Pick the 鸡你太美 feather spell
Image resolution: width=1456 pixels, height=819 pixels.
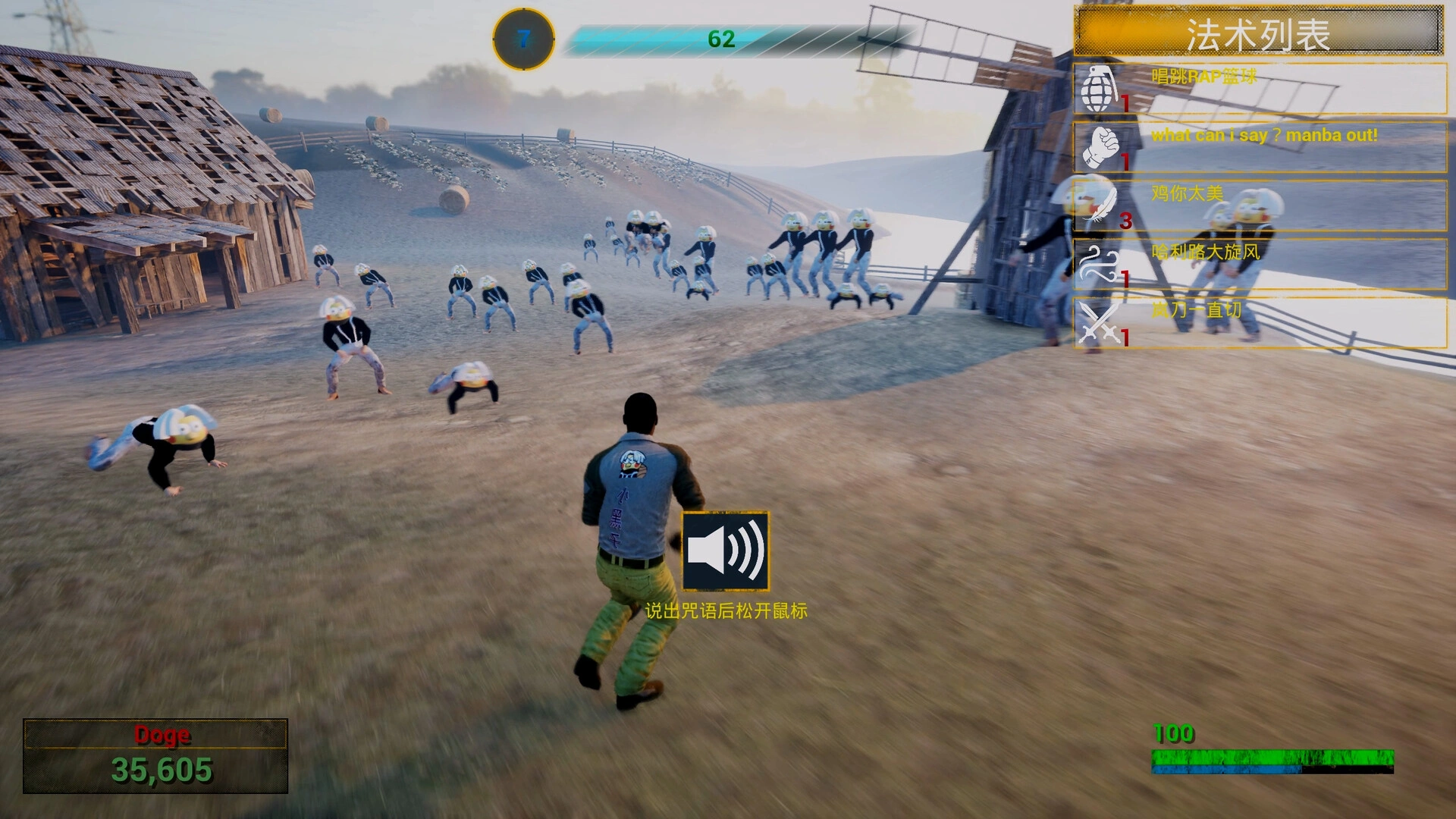tap(1259, 206)
